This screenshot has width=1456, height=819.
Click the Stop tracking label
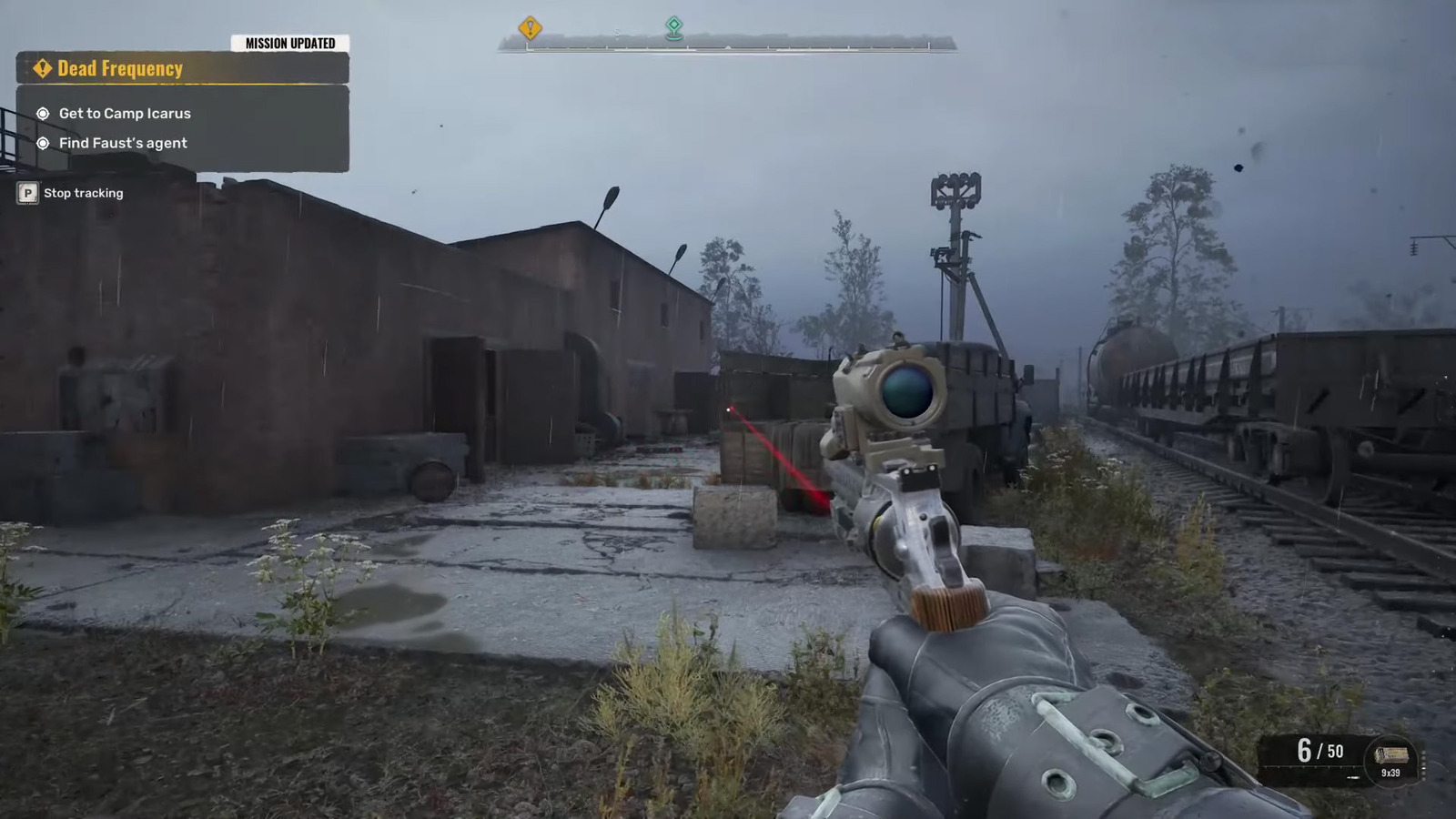83,193
